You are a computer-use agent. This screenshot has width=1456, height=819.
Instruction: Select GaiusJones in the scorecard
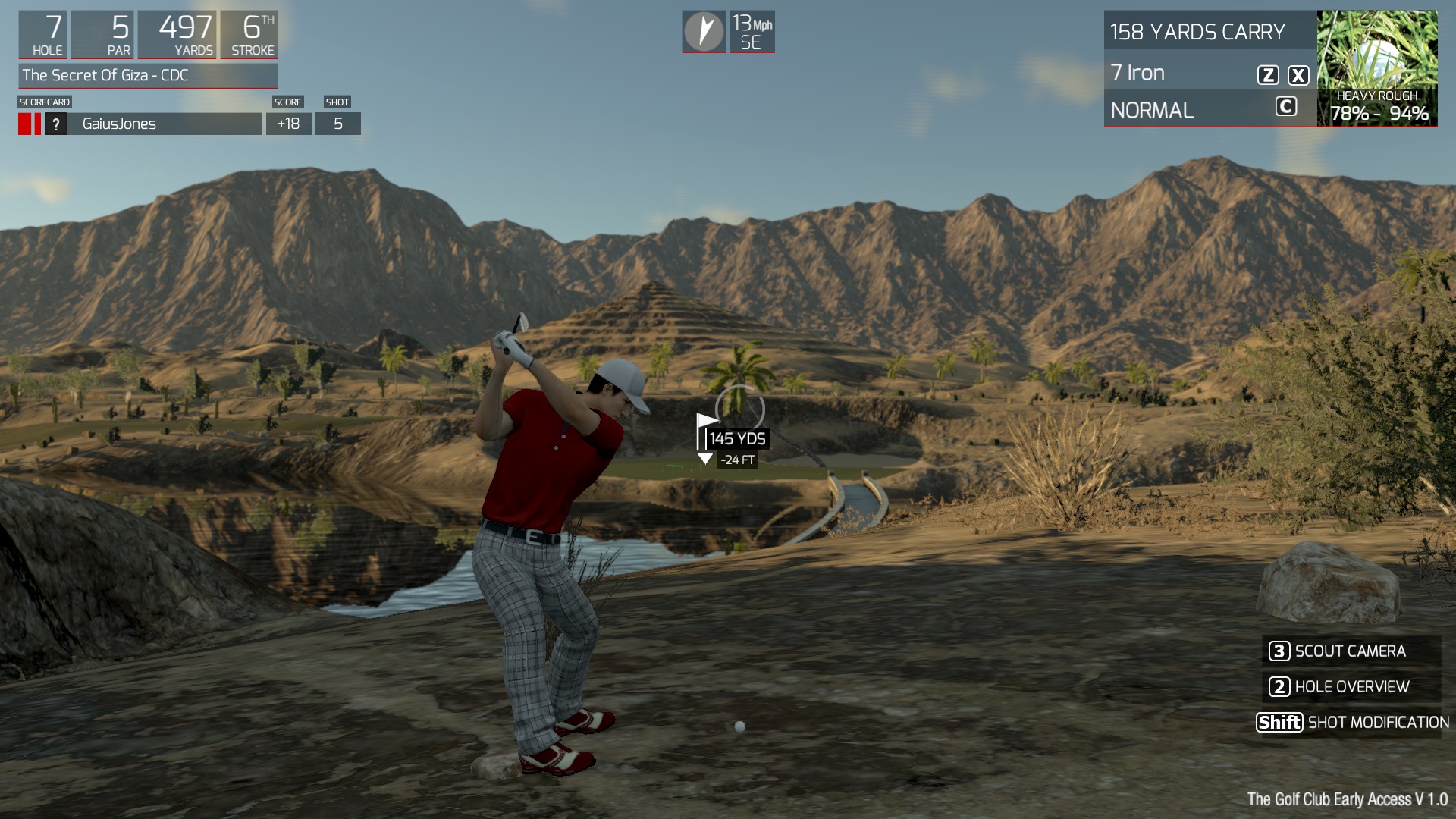(119, 124)
